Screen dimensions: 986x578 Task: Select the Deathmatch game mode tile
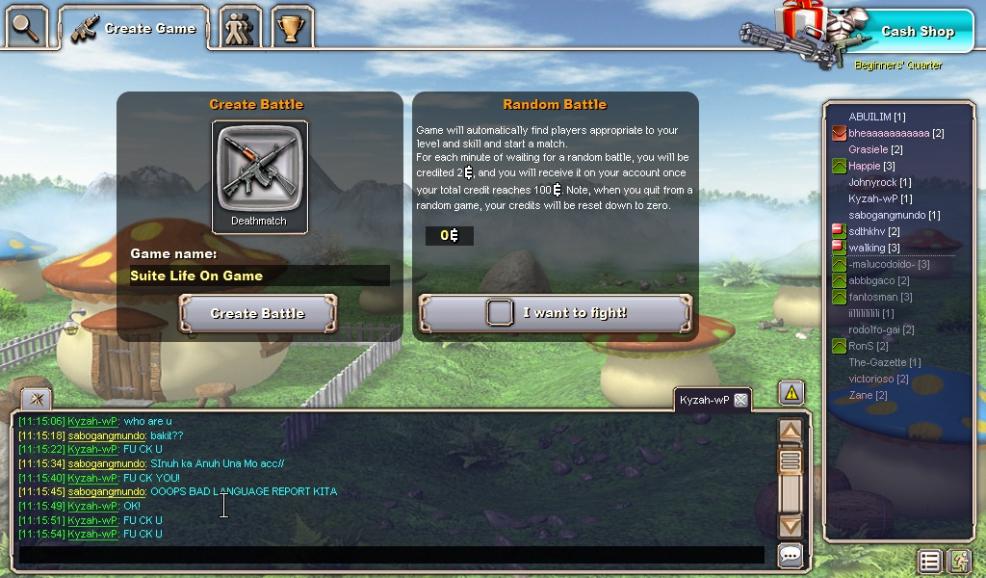pyautogui.click(x=260, y=176)
